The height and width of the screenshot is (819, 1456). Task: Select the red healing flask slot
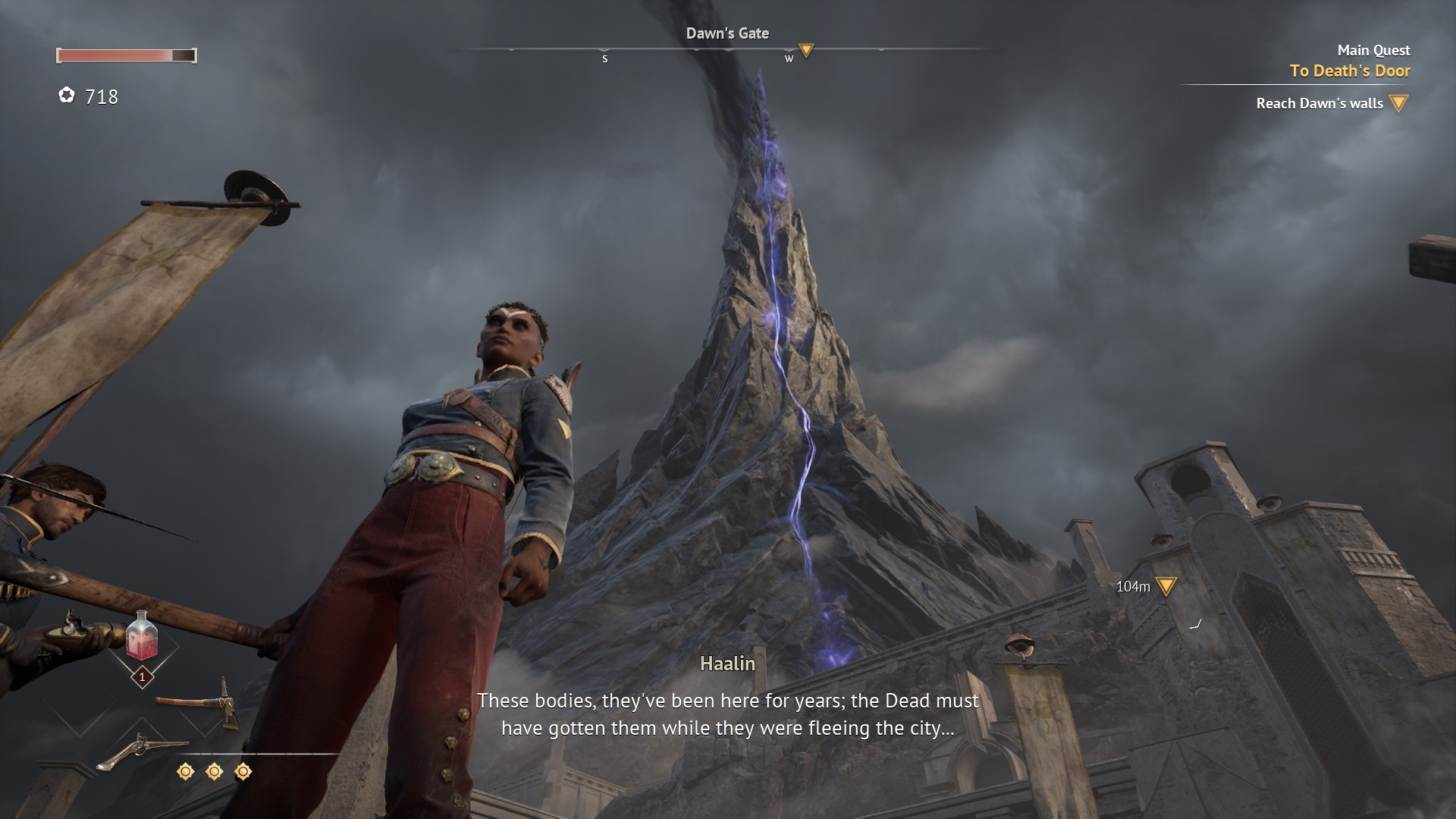[x=142, y=637]
